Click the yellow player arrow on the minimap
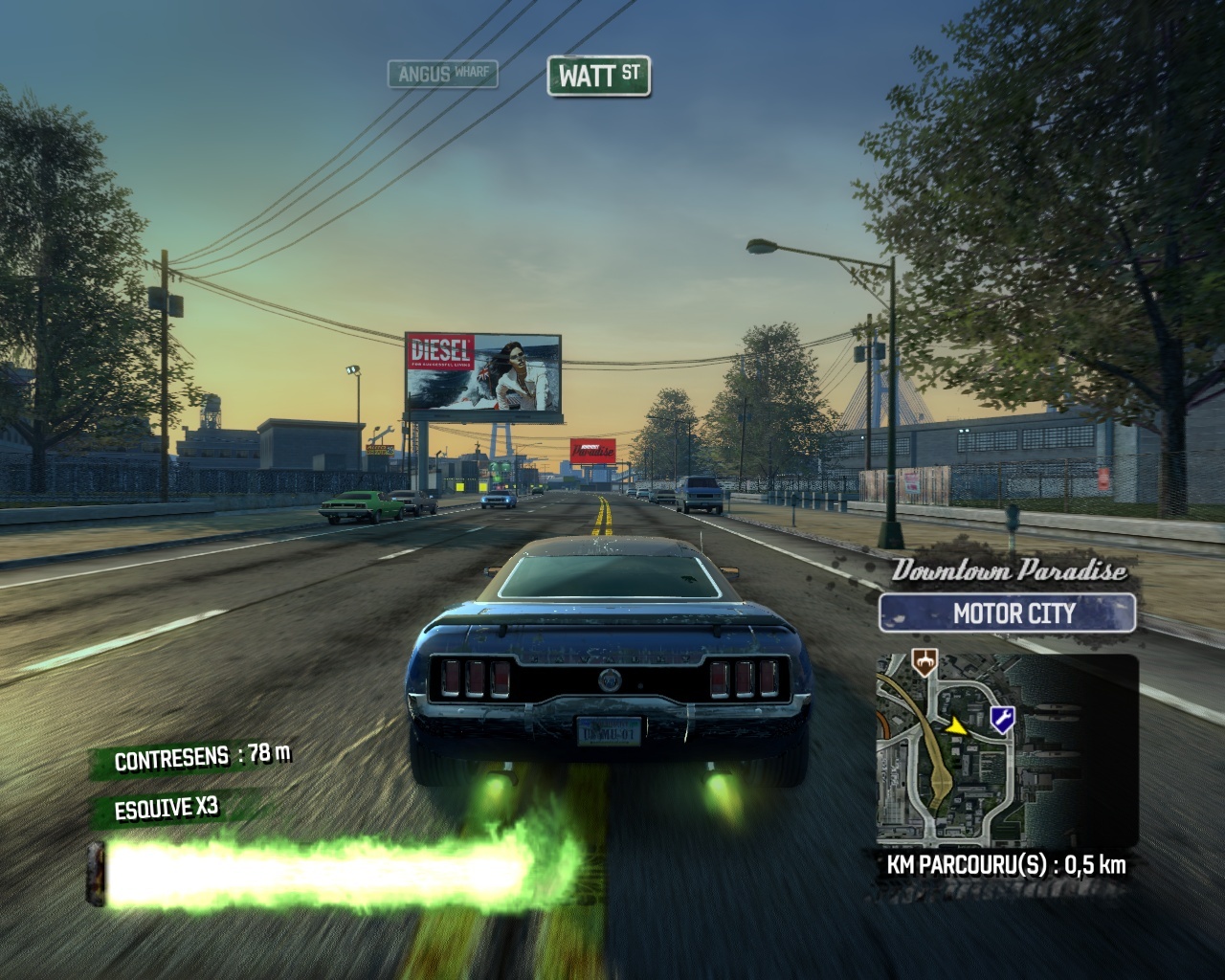The width and height of the screenshot is (1225, 980). click(x=958, y=728)
